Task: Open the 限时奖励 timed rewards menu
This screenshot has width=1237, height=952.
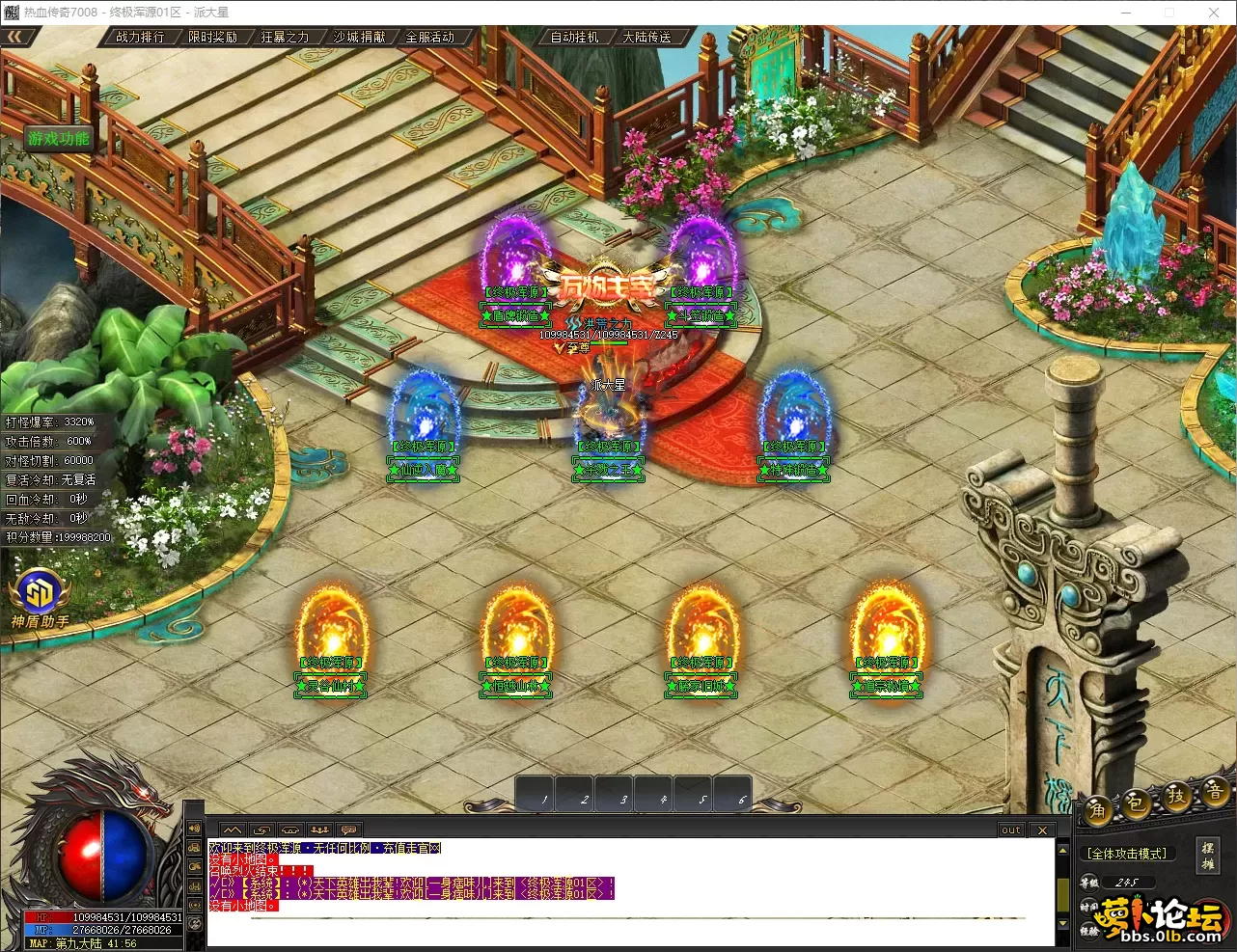Action: pyautogui.click(x=212, y=38)
